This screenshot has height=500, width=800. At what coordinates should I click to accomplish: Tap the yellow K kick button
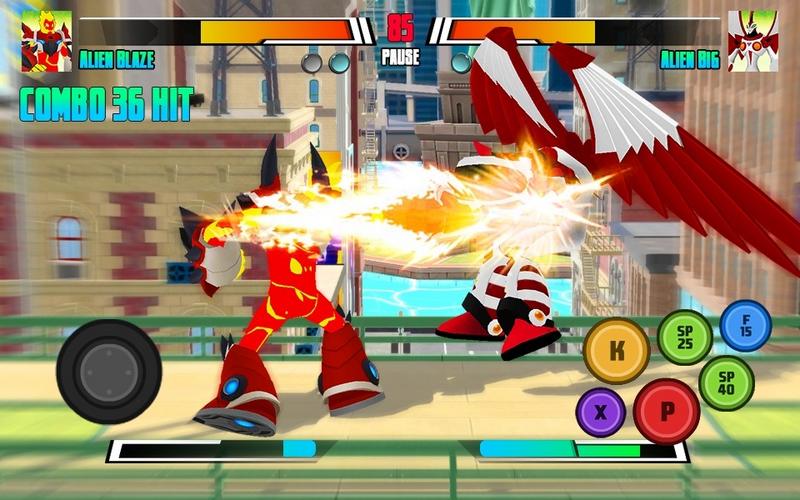click(617, 350)
